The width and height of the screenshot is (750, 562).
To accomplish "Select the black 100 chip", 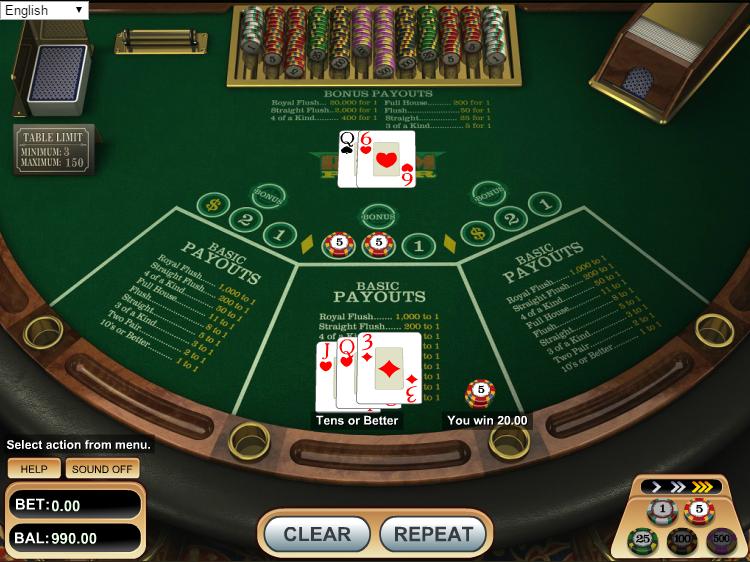I will pos(681,541).
